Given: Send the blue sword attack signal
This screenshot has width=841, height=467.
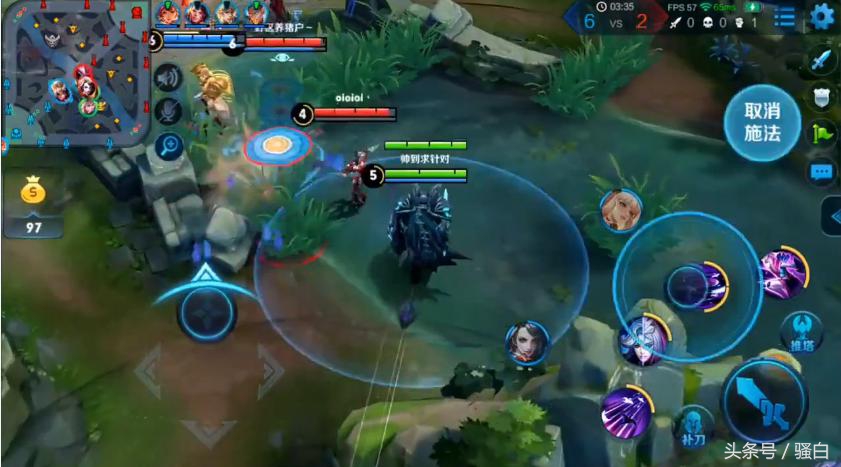Looking at the screenshot, I should 822,60.
